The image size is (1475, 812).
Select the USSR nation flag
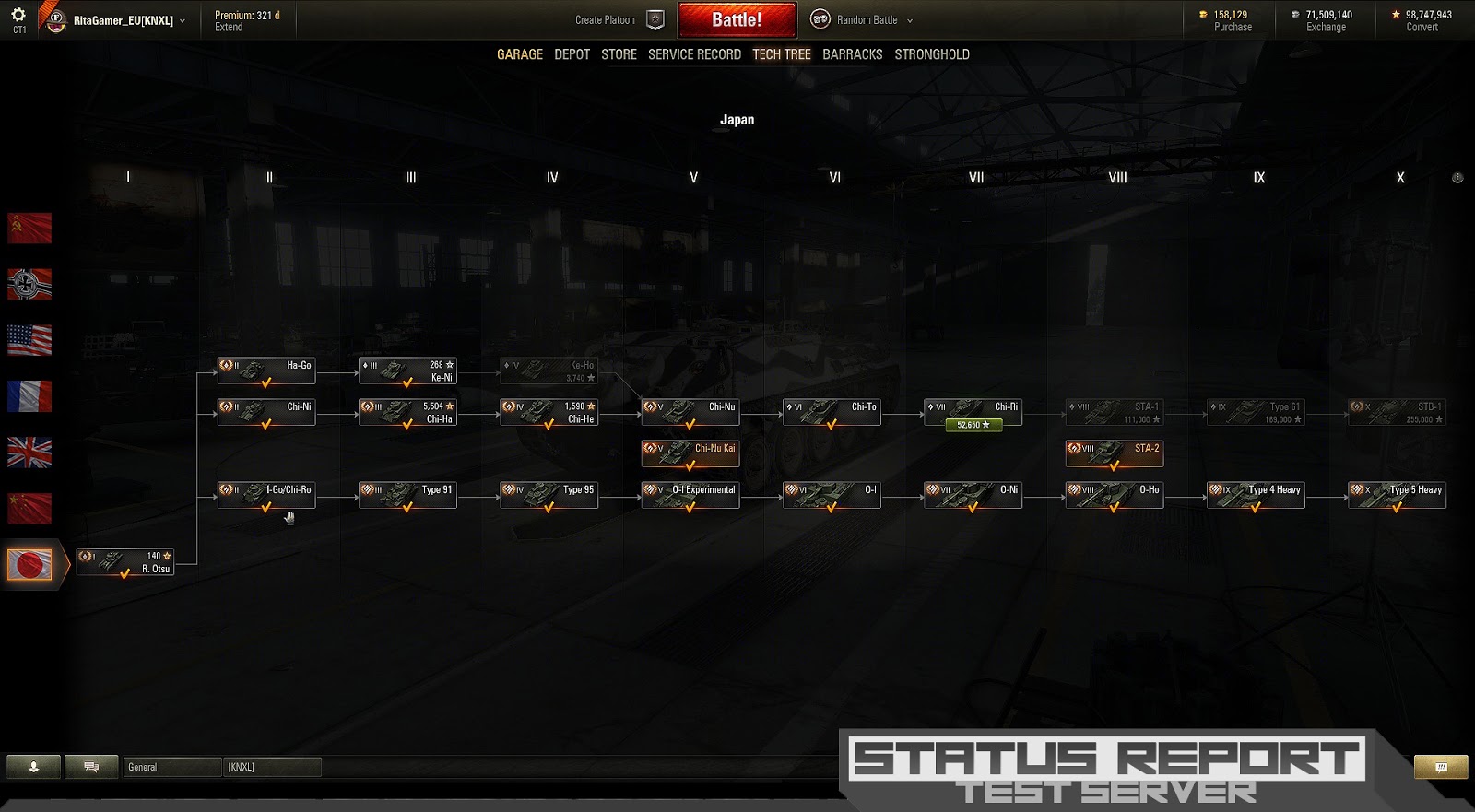[29, 229]
